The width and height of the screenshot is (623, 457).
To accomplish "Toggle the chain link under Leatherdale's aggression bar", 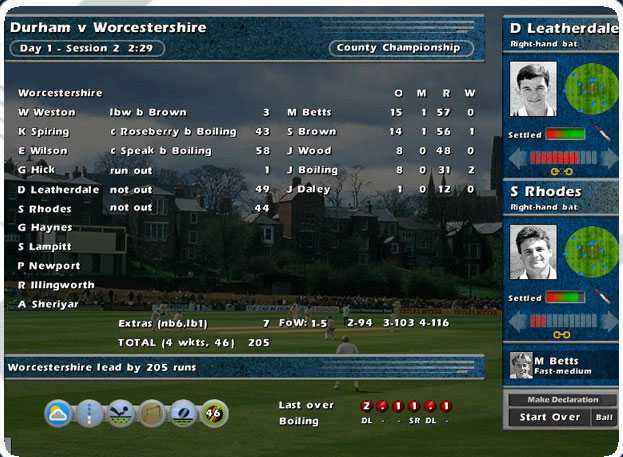I will point(563,173).
